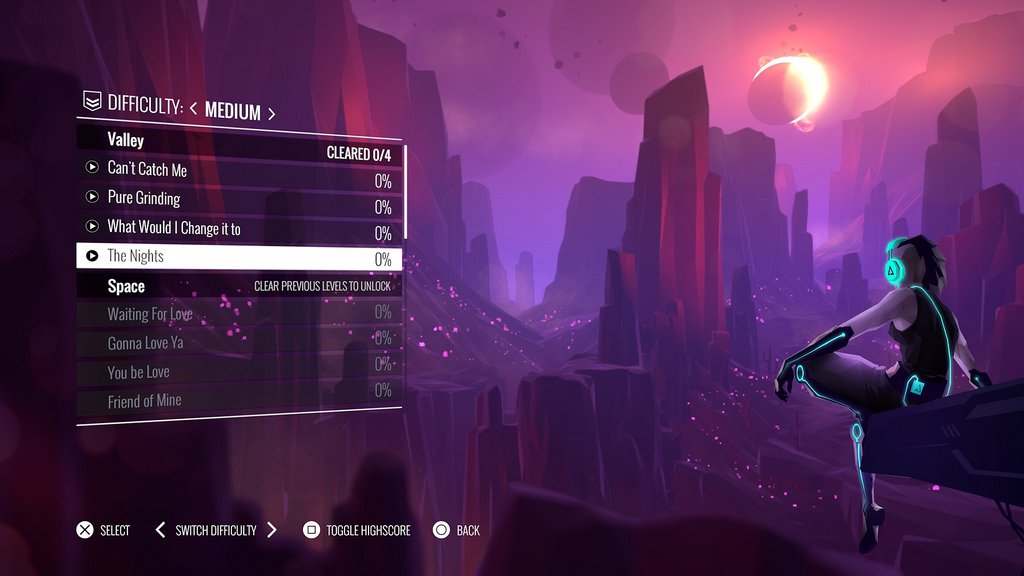Select the locked You be Love track
This screenshot has height=576, width=1024.
pyautogui.click(x=139, y=372)
